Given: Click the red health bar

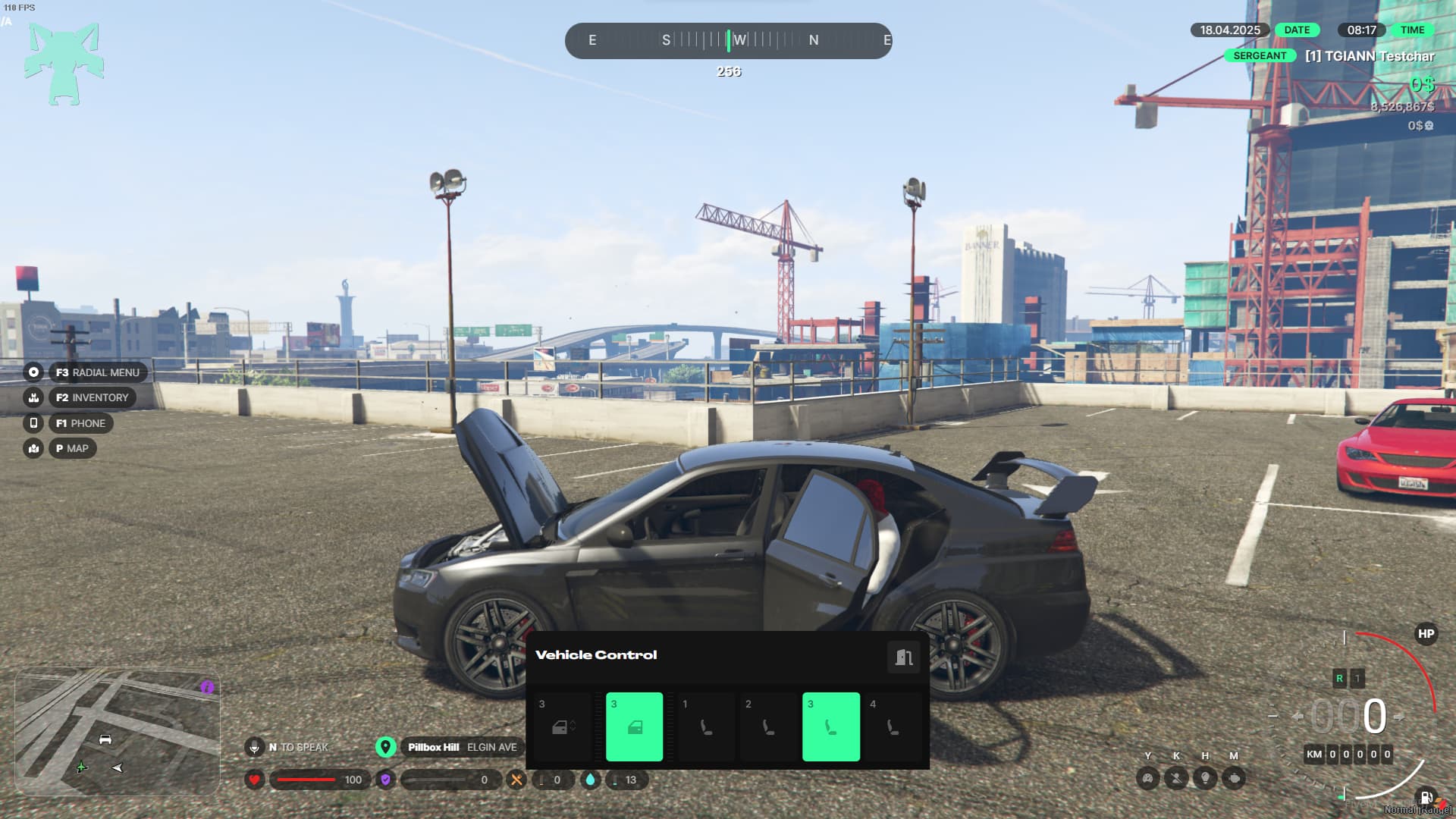Looking at the screenshot, I should 307,779.
